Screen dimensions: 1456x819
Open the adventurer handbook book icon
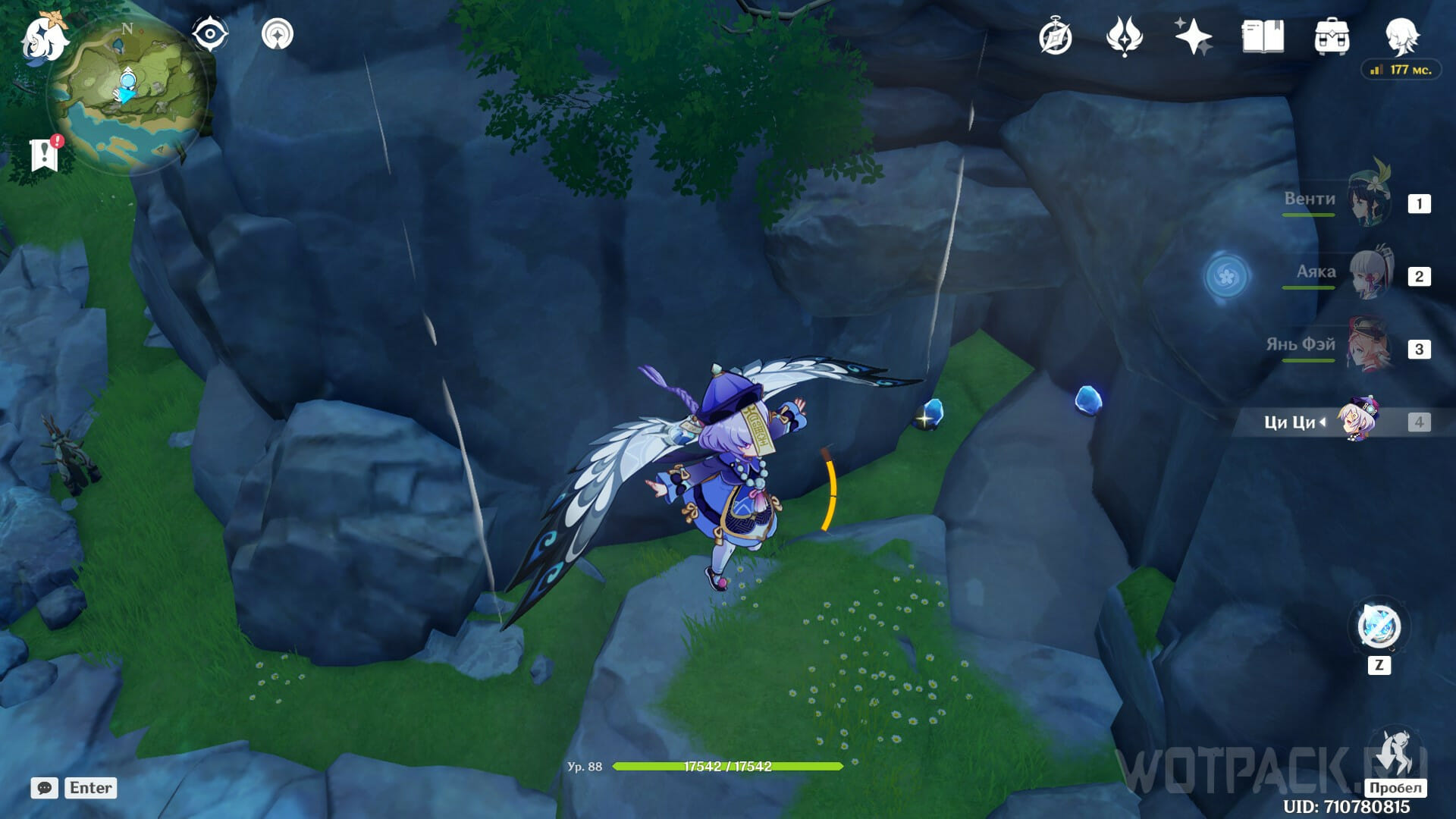tap(1263, 36)
